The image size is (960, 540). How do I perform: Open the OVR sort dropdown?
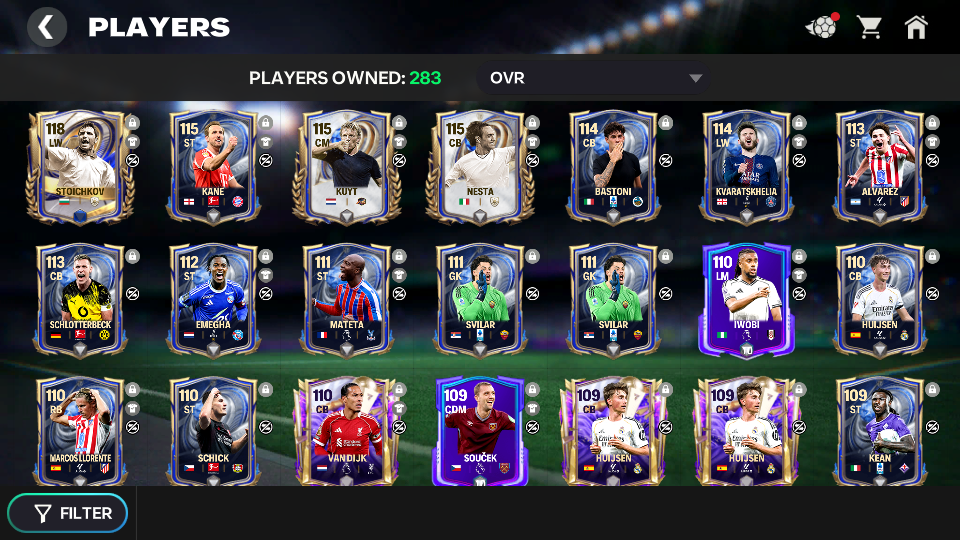coord(596,78)
